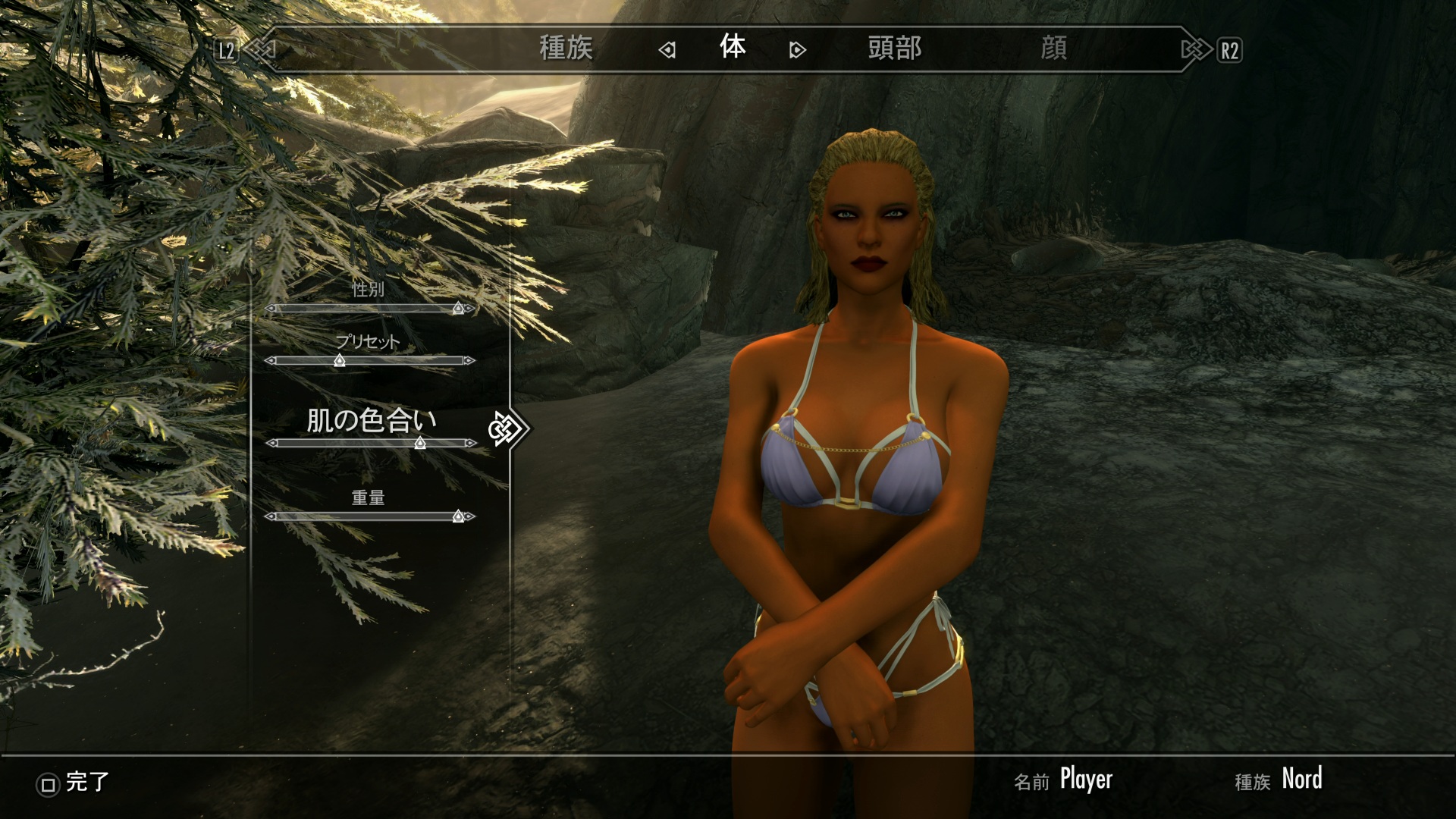
Task: Click the left arrow beside 体
Action: pyautogui.click(x=667, y=50)
